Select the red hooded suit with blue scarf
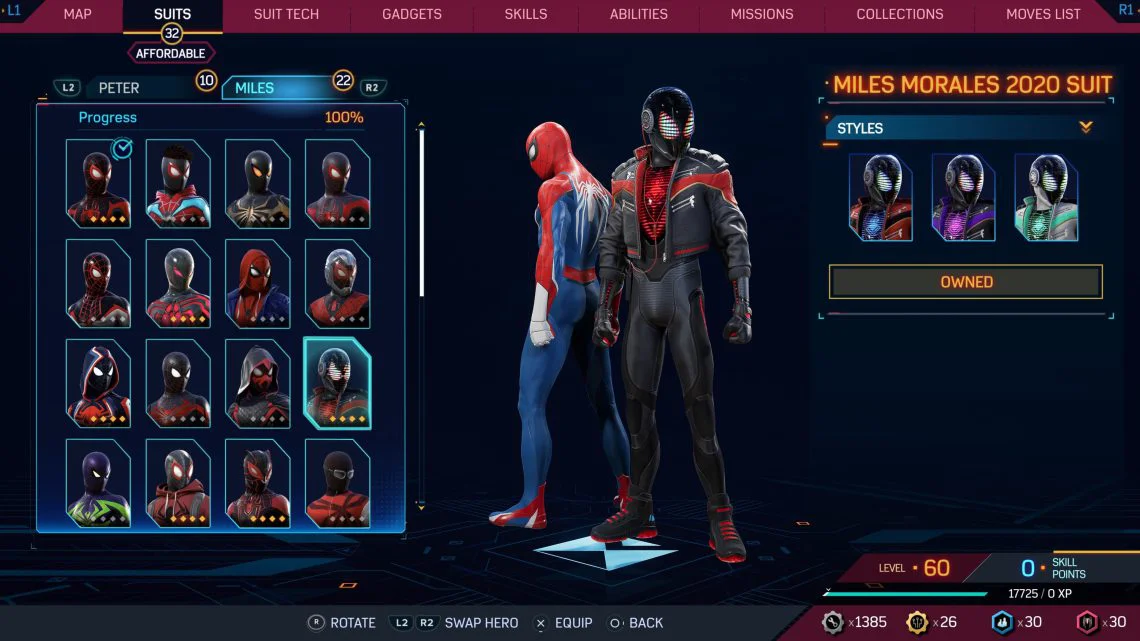This screenshot has width=1140, height=641. click(x=257, y=284)
